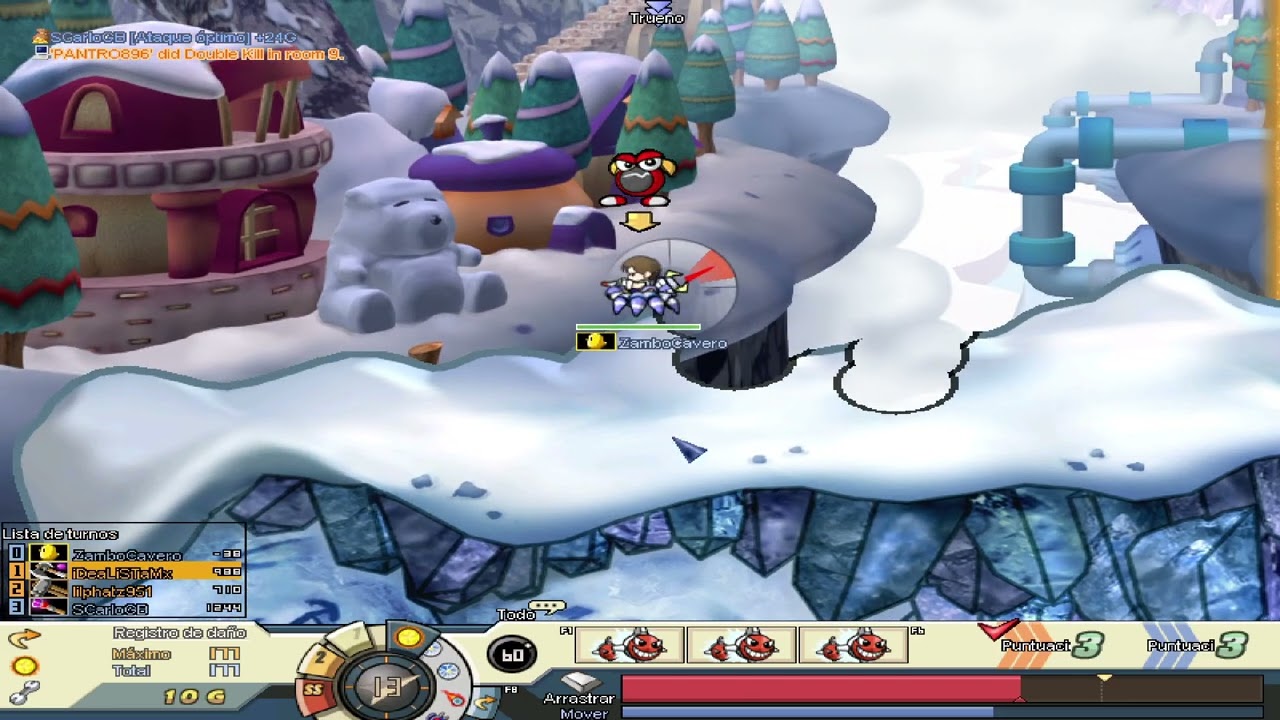The image size is (1280, 720).
Task: Choose shot type 2 on the weapon dial
Action: coord(320,658)
